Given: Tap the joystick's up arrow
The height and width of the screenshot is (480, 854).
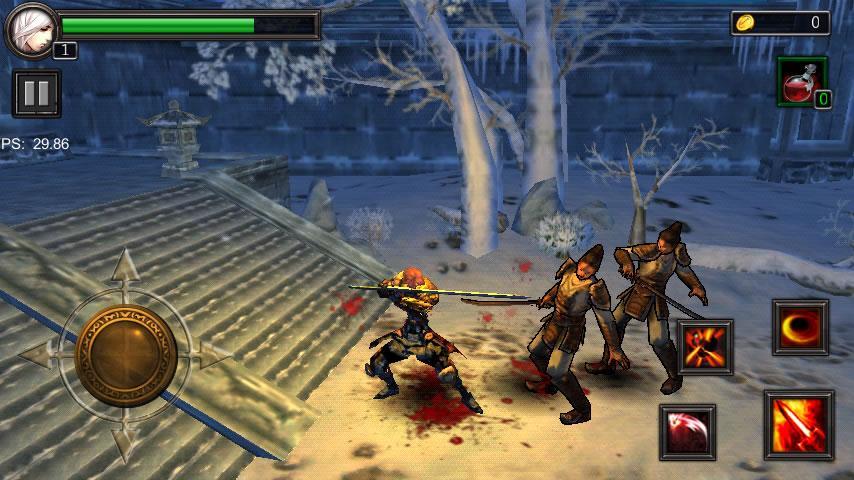Looking at the screenshot, I should [x=125, y=268].
